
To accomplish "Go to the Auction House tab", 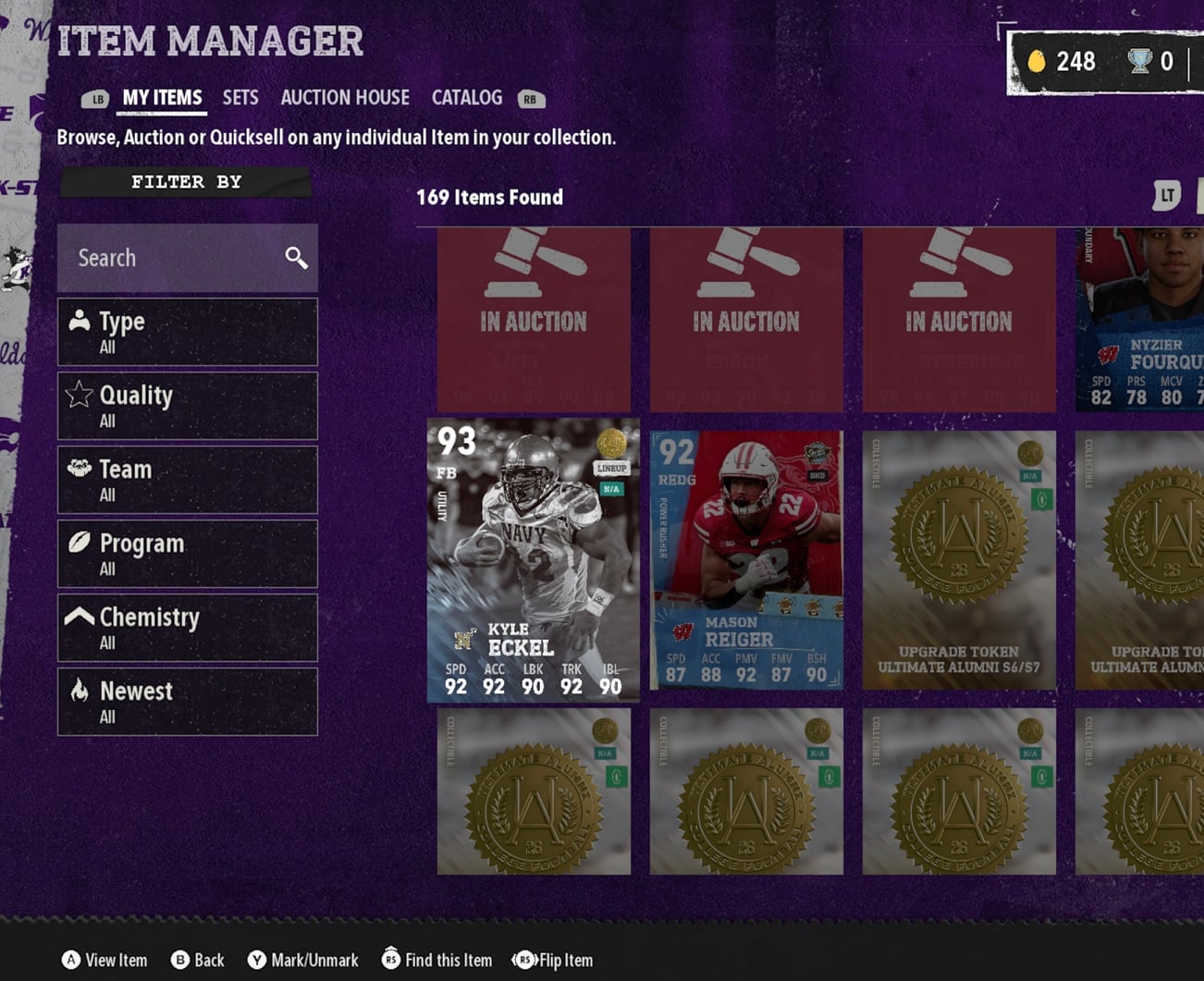I will pyautogui.click(x=345, y=98).
